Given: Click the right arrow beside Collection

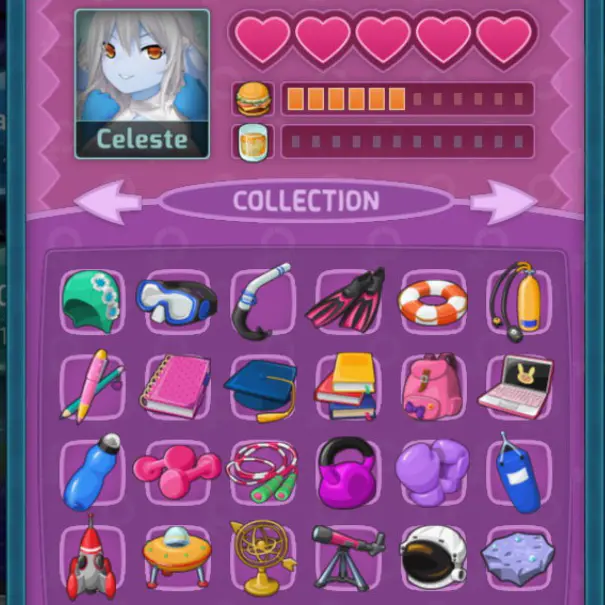Looking at the screenshot, I should click(x=502, y=201).
